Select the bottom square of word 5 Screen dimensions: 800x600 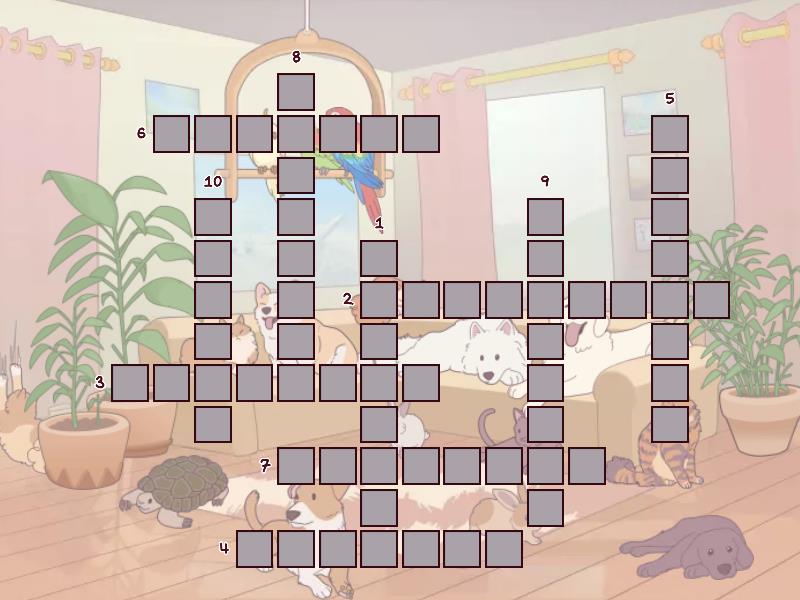pyautogui.click(x=670, y=424)
